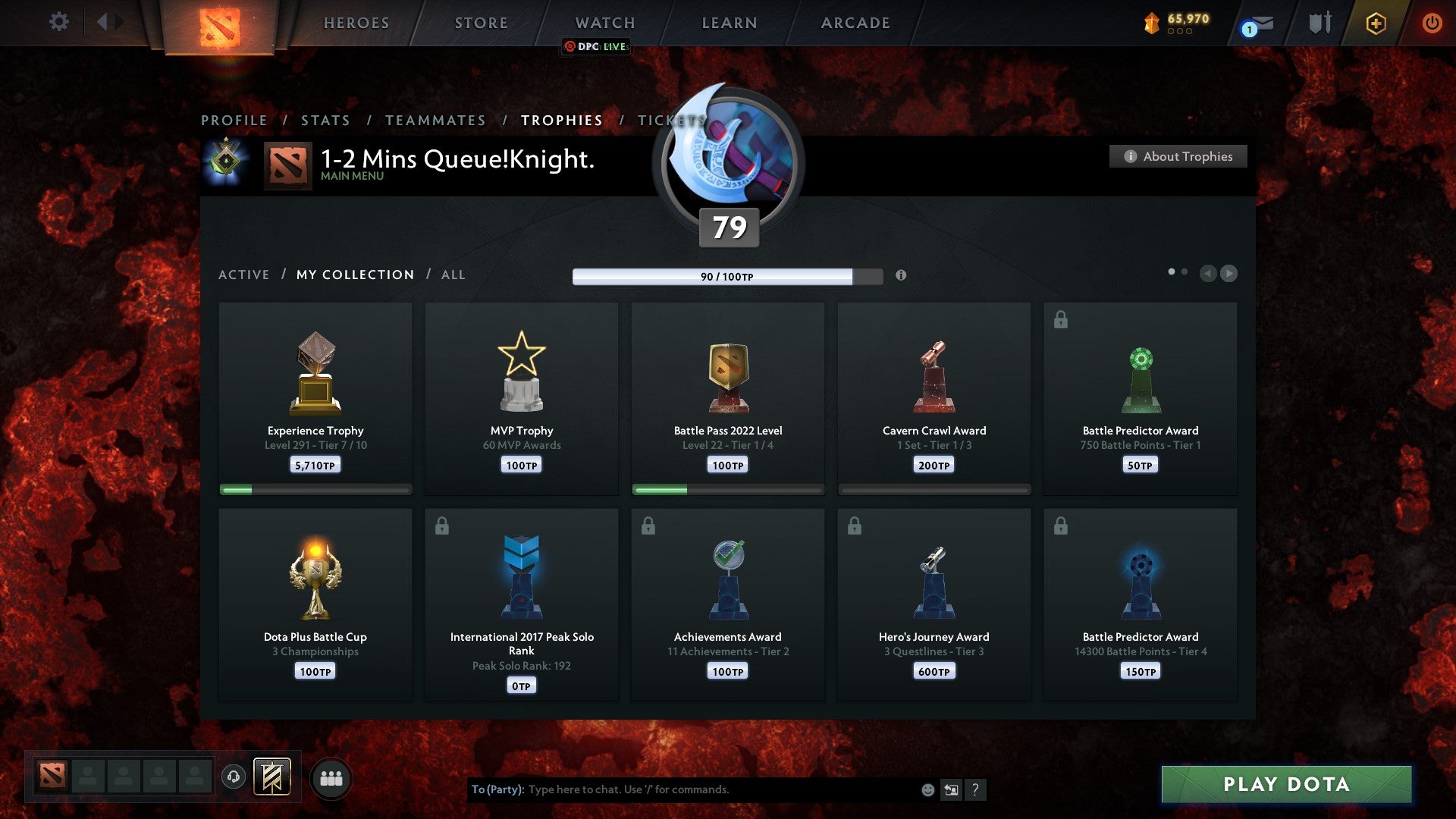Click the party chat input field
The height and width of the screenshot is (819, 1456).
pos(682,789)
